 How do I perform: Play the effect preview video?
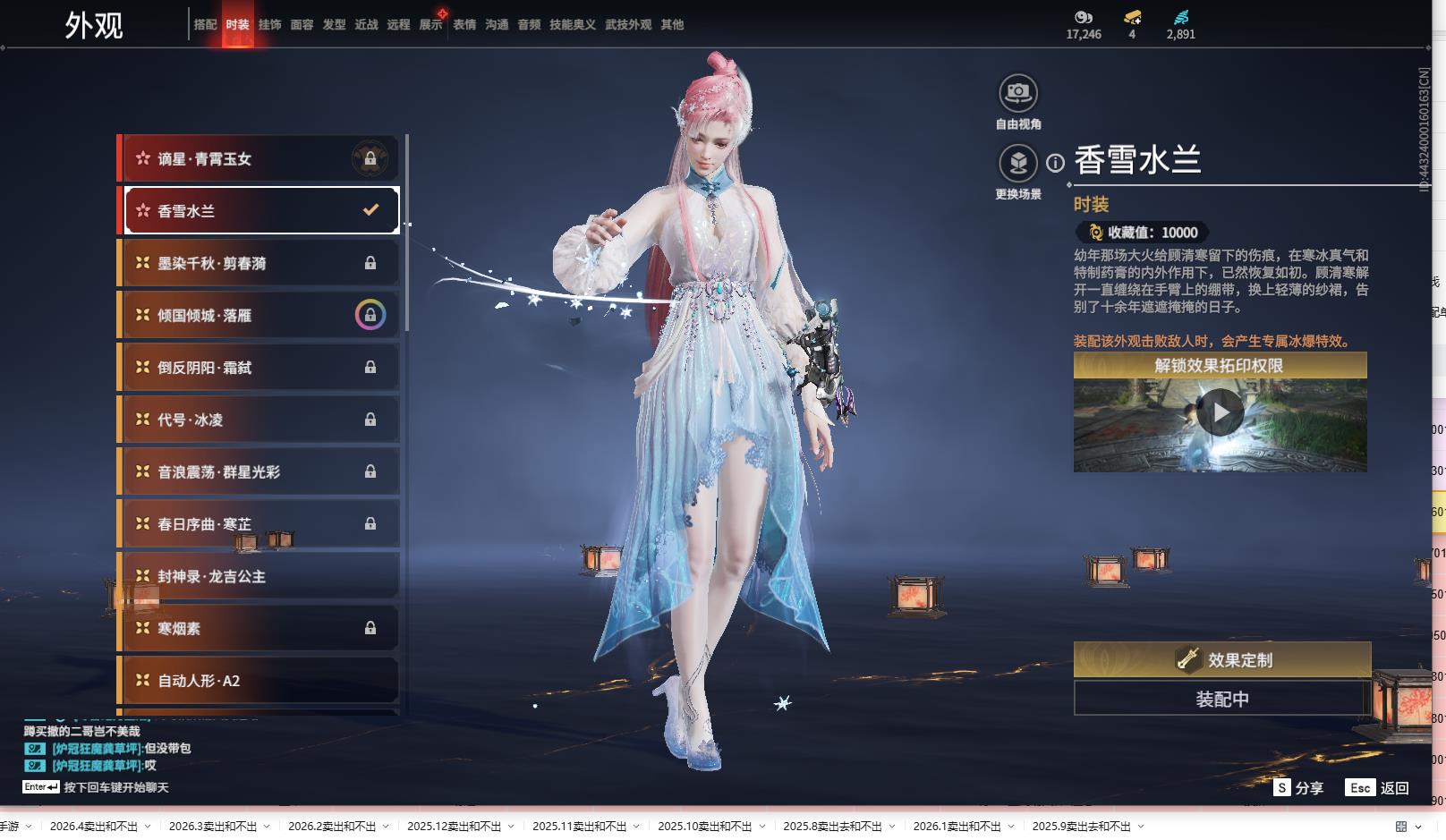[x=1220, y=413]
